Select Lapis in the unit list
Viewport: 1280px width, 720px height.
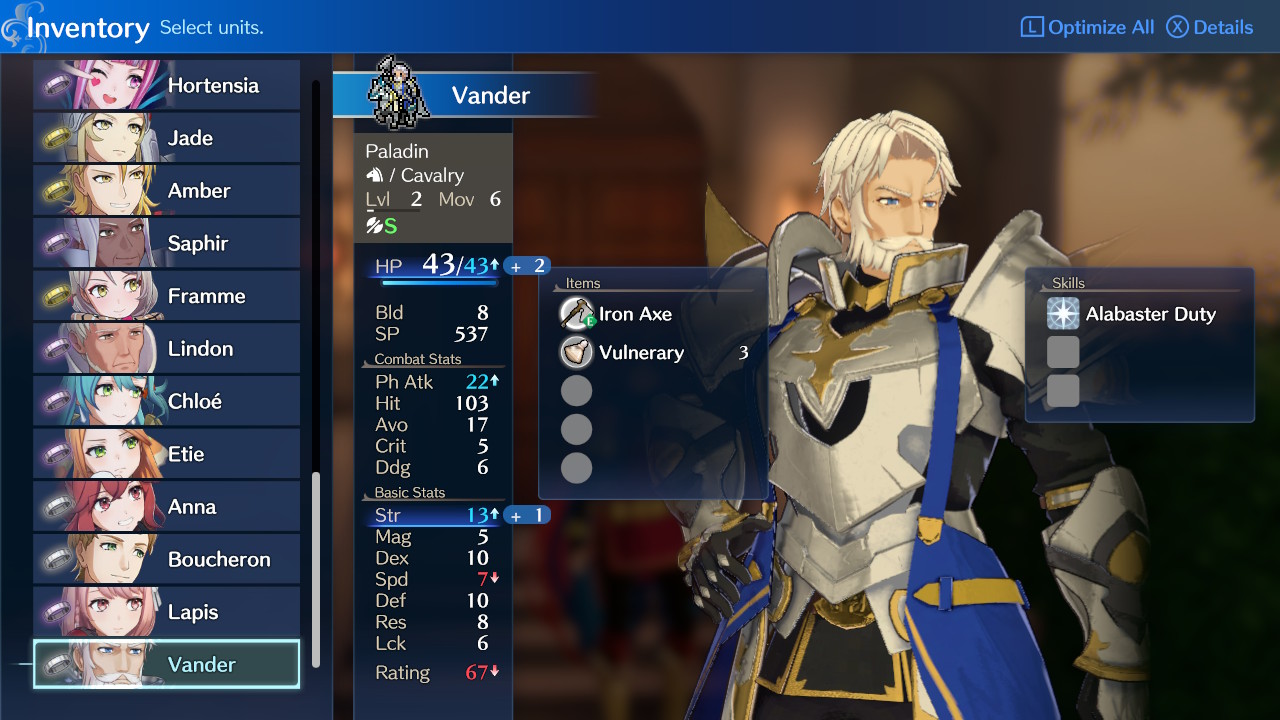coord(167,612)
